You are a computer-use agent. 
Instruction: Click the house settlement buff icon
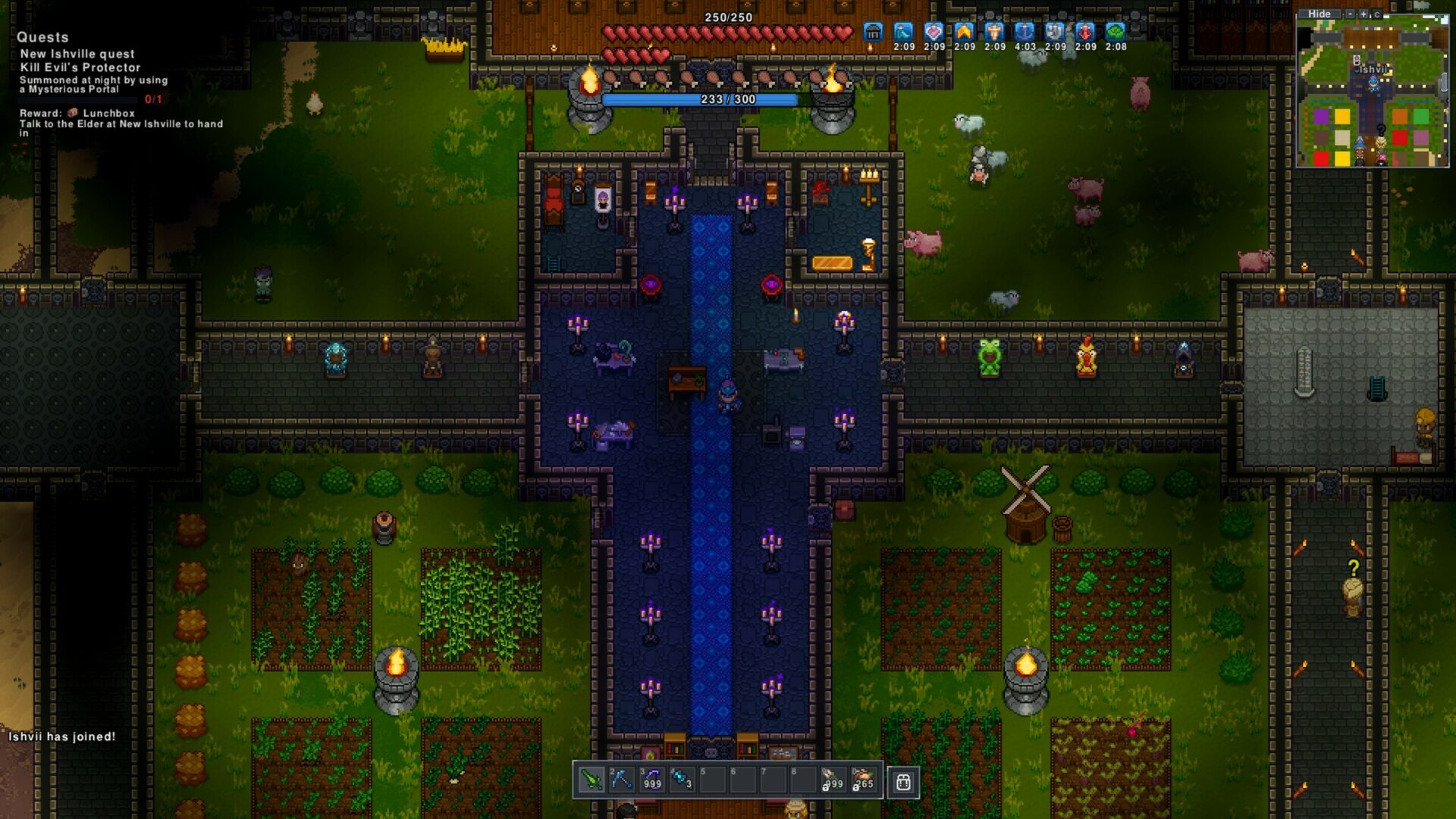coord(873,32)
